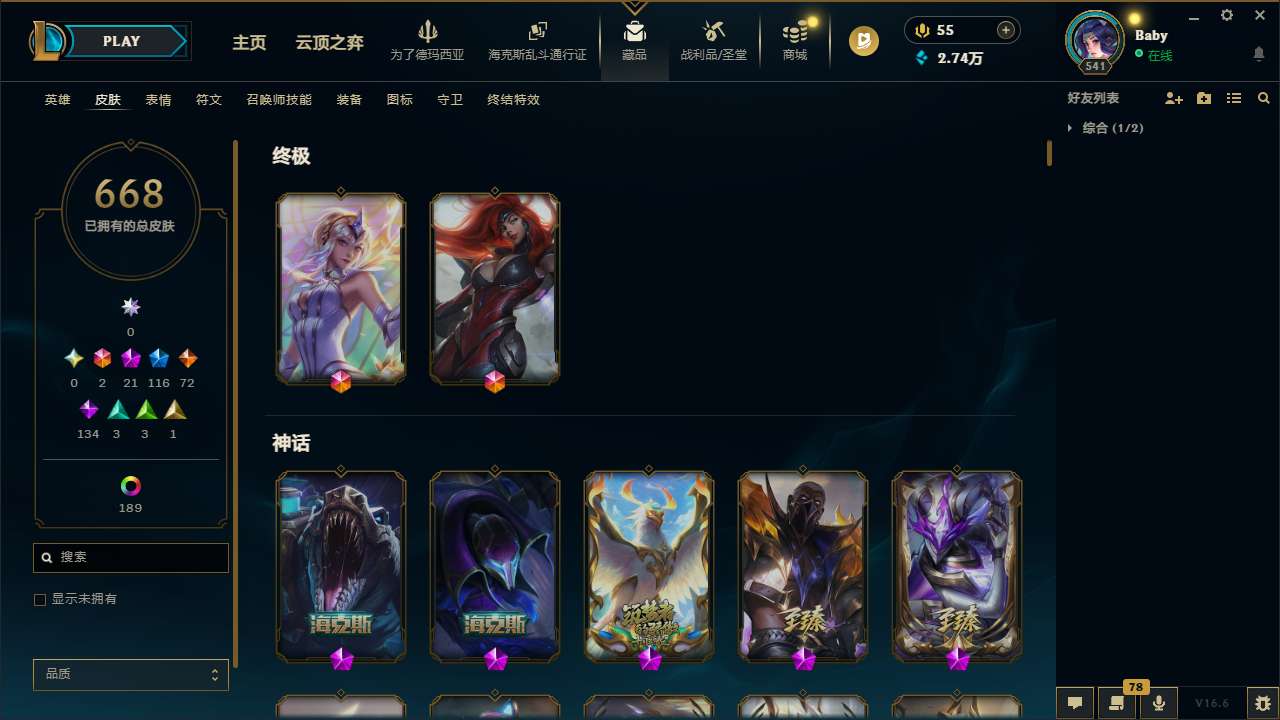The height and width of the screenshot is (720, 1280).
Task: Click the add friend icon
Action: pos(1174,98)
